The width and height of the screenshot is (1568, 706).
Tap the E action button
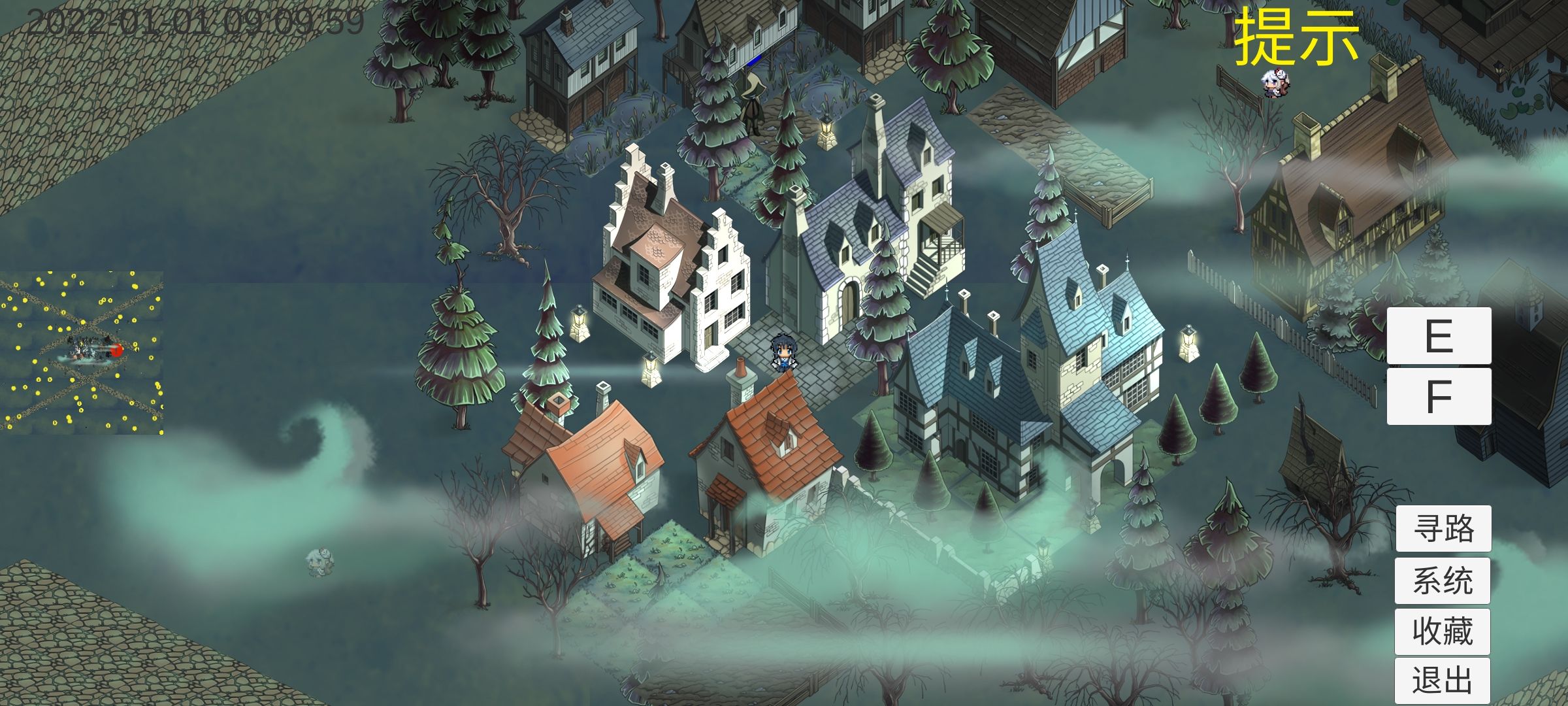(1439, 335)
